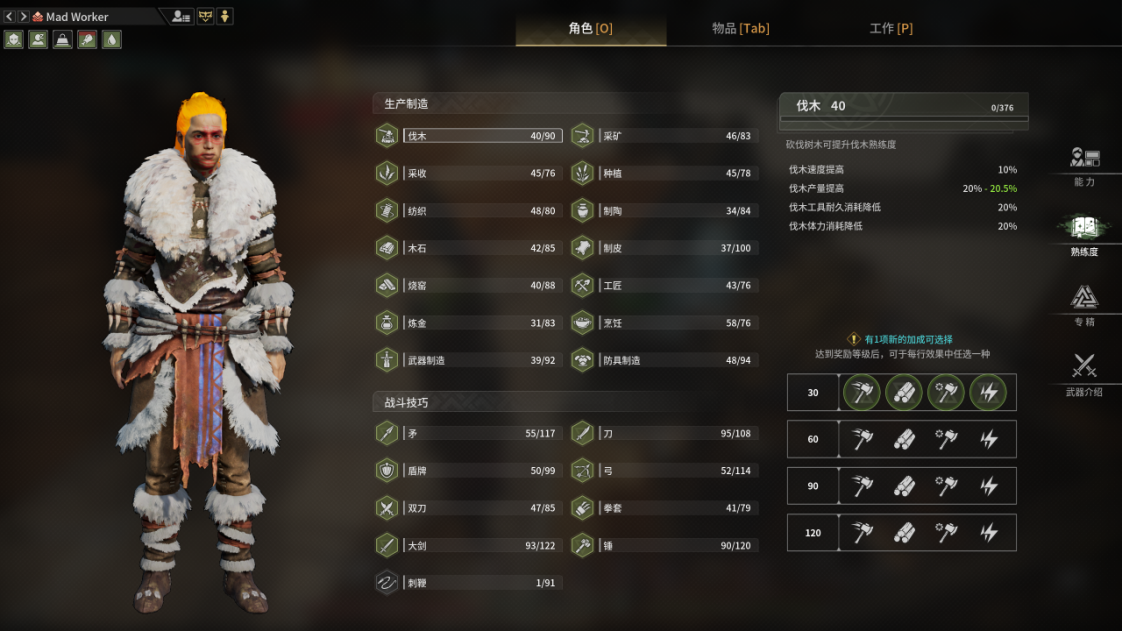Select the 角色 [O] tab
This screenshot has height=632, width=1122.
tap(590, 29)
